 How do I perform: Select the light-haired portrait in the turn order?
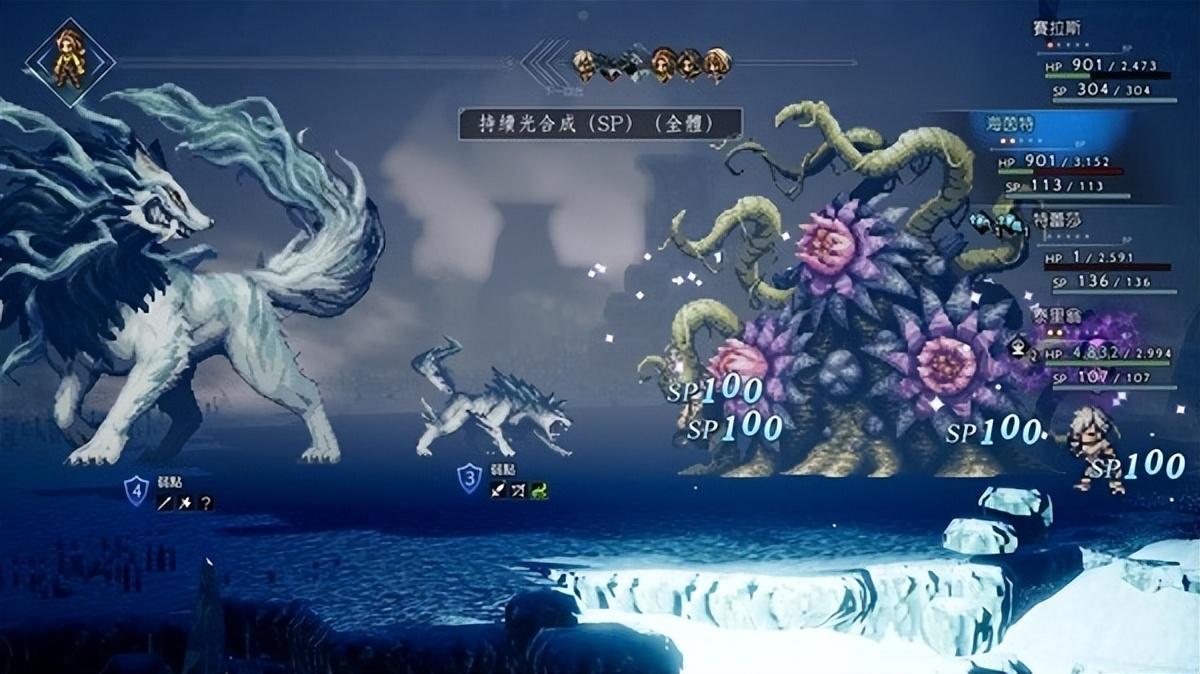coord(586,66)
